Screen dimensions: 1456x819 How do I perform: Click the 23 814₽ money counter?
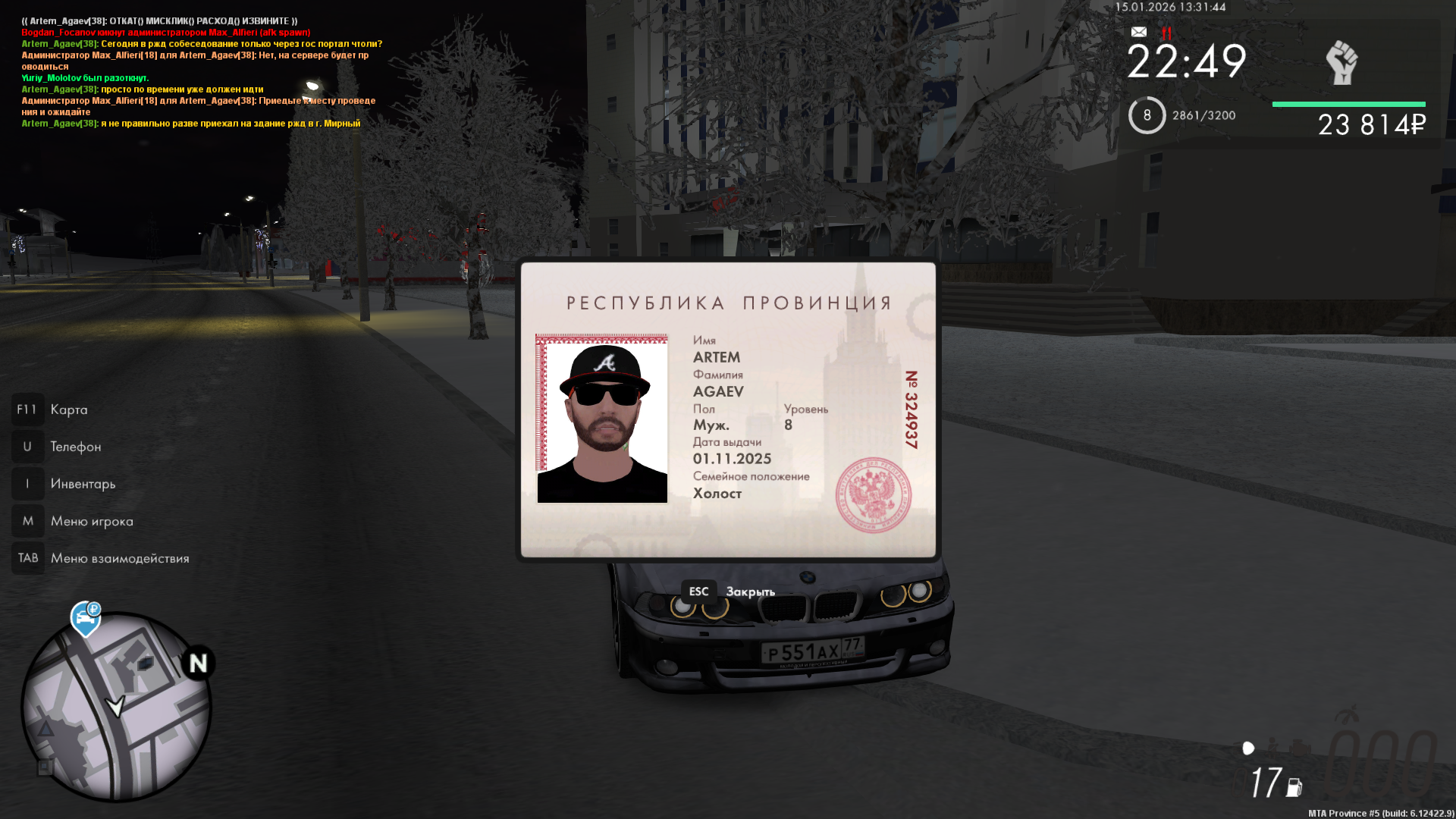tap(1372, 121)
